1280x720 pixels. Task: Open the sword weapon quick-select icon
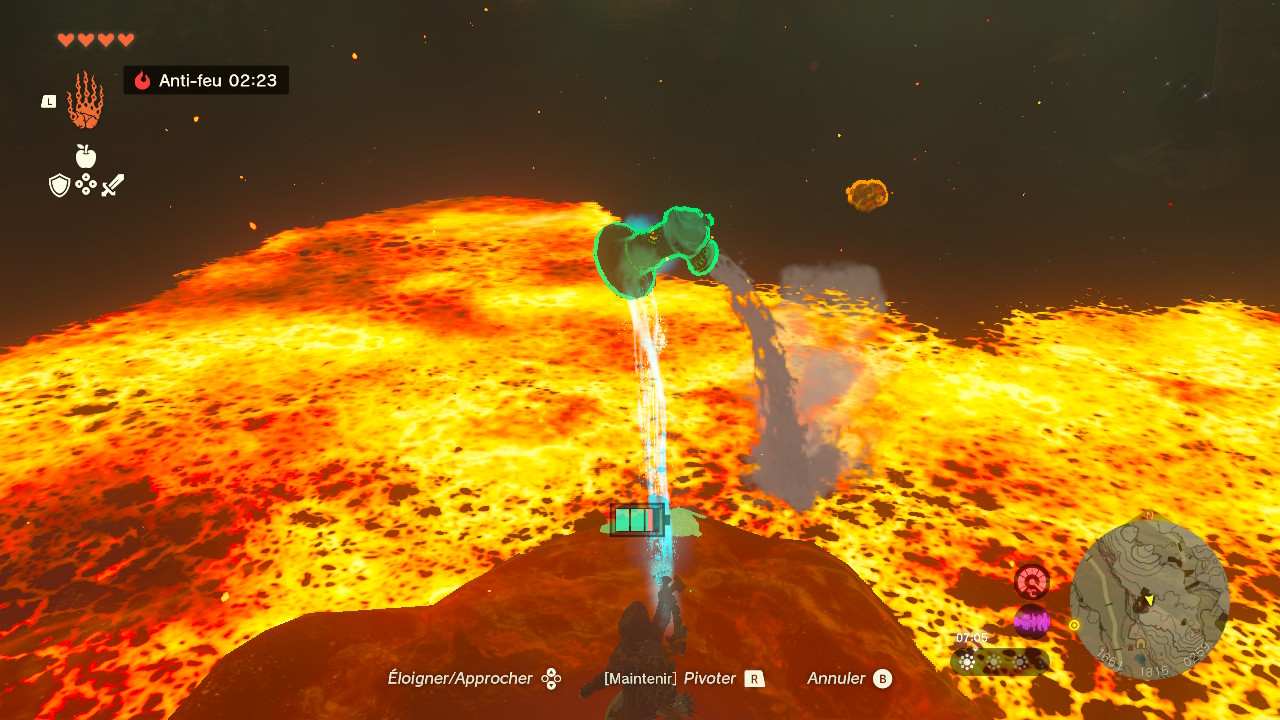tap(113, 185)
